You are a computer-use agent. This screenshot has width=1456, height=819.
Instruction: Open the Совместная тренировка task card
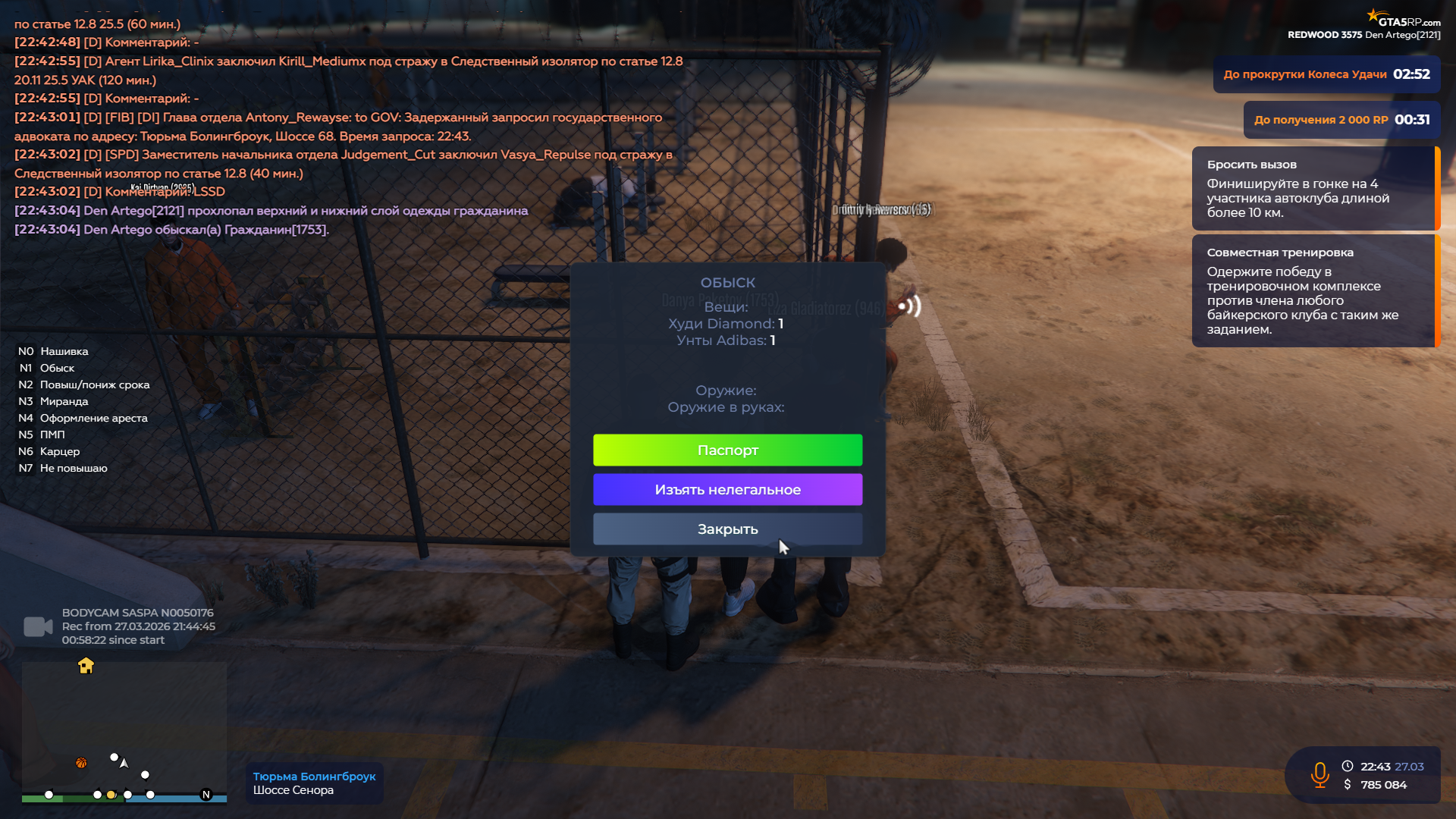click(1314, 290)
